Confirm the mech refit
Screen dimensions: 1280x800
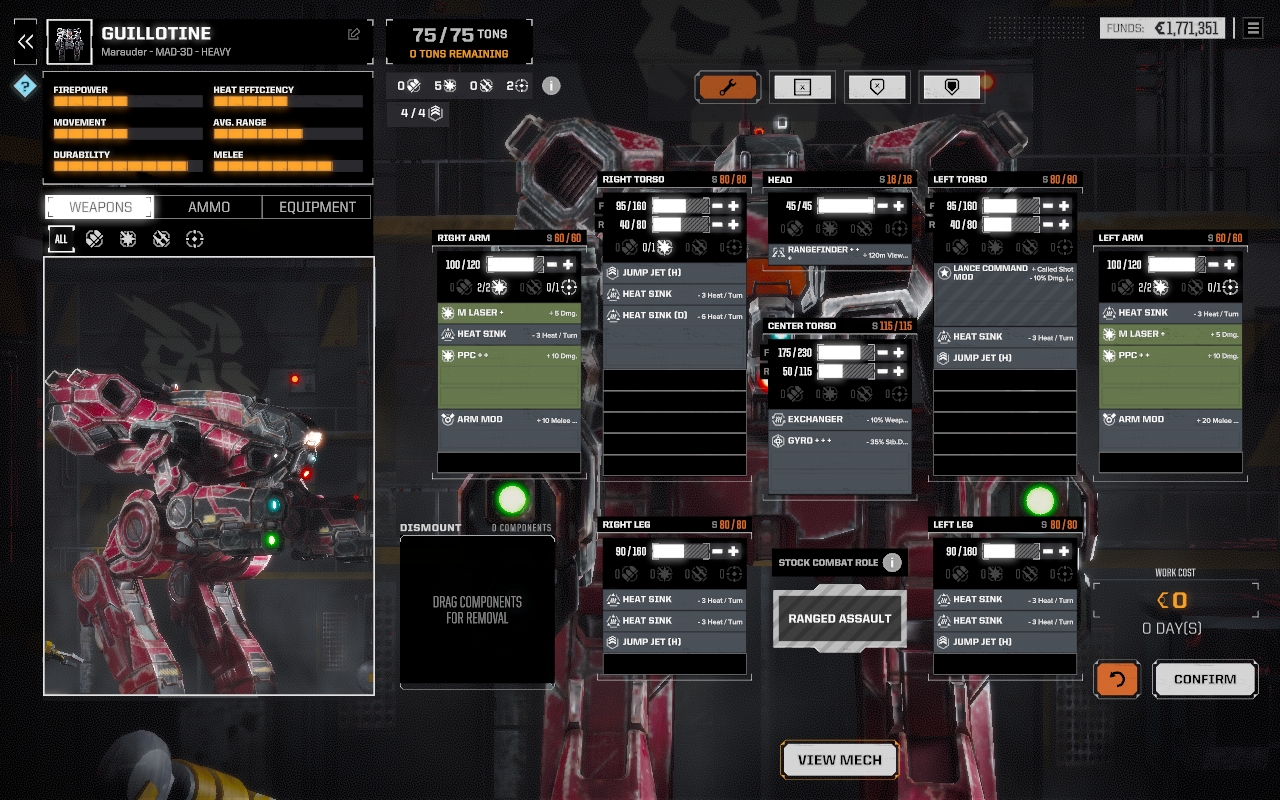[x=1204, y=679]
